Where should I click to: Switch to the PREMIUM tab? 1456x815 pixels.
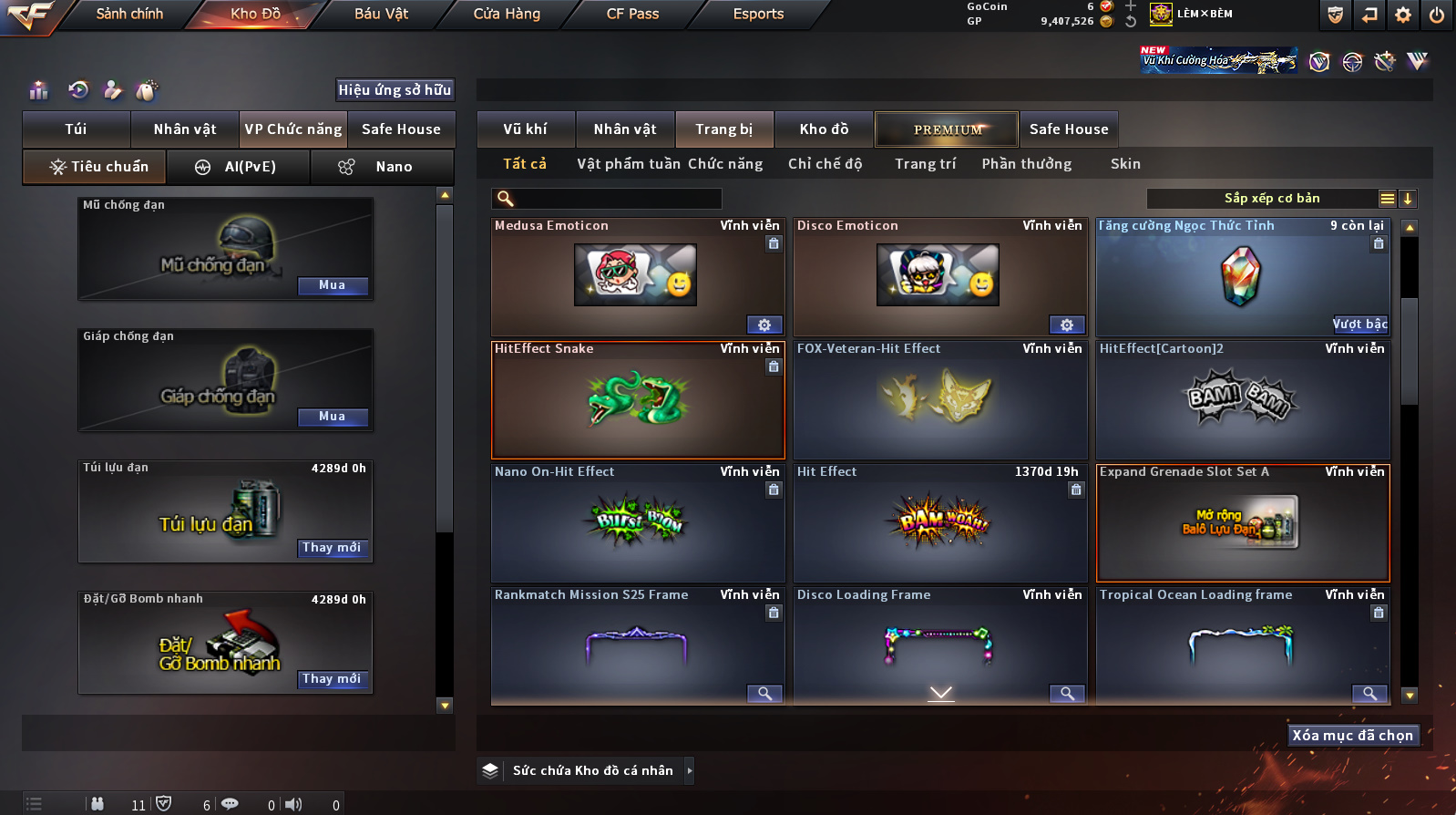coord(947,129)
